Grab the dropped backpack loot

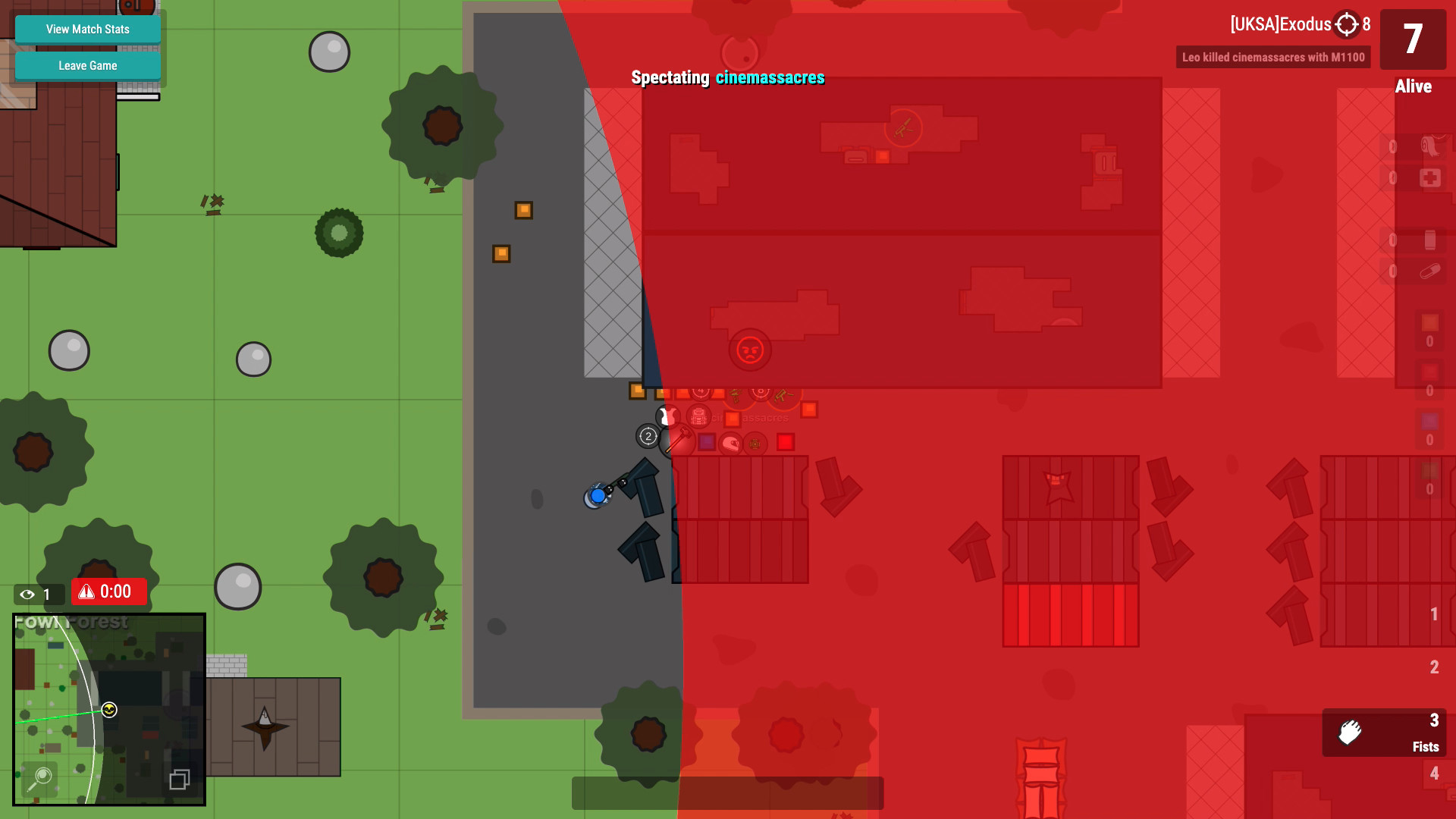click(x=698, y=416)
